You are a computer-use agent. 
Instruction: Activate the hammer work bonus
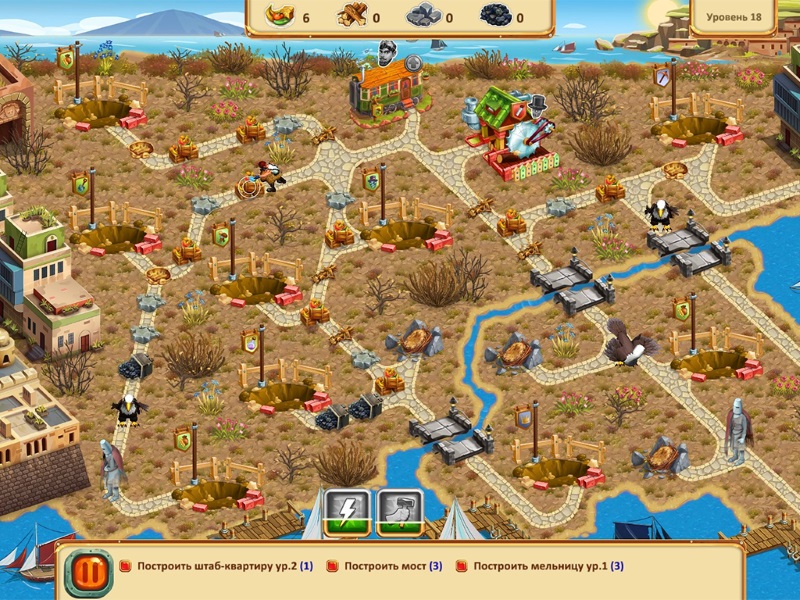point(399,513)
